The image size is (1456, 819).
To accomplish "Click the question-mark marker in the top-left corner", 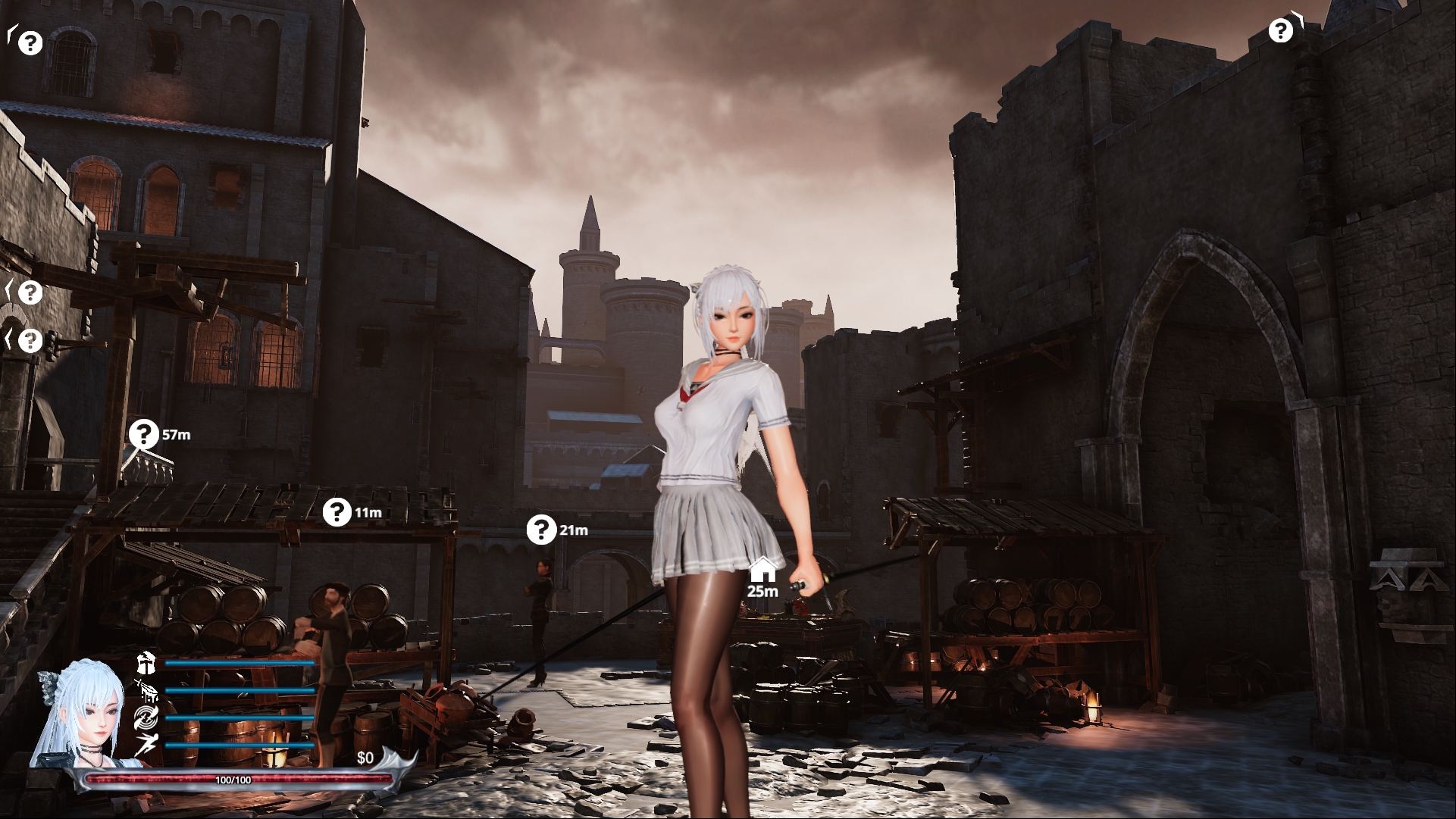I will (x=30, y=42).
